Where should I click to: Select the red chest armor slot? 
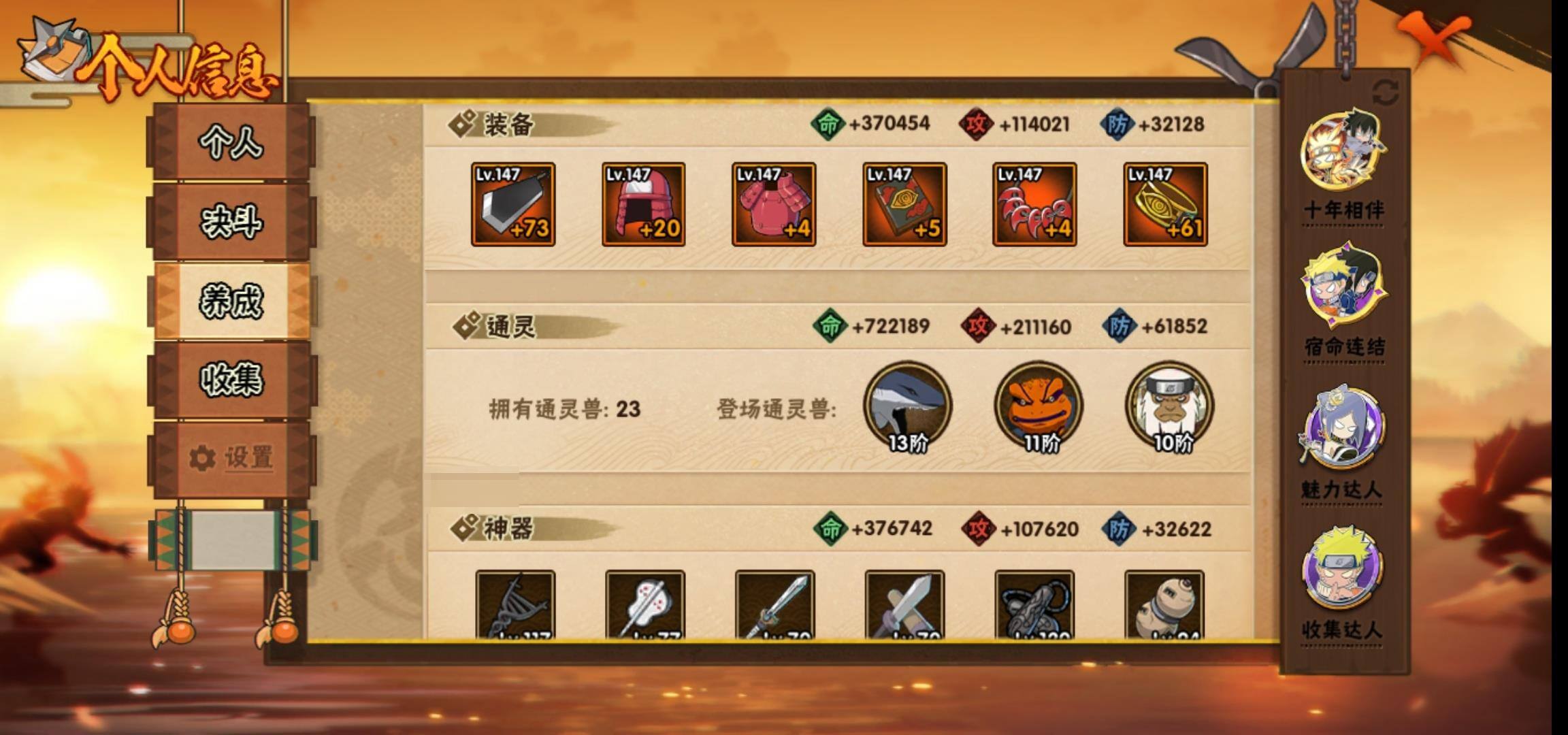[774, 204]
